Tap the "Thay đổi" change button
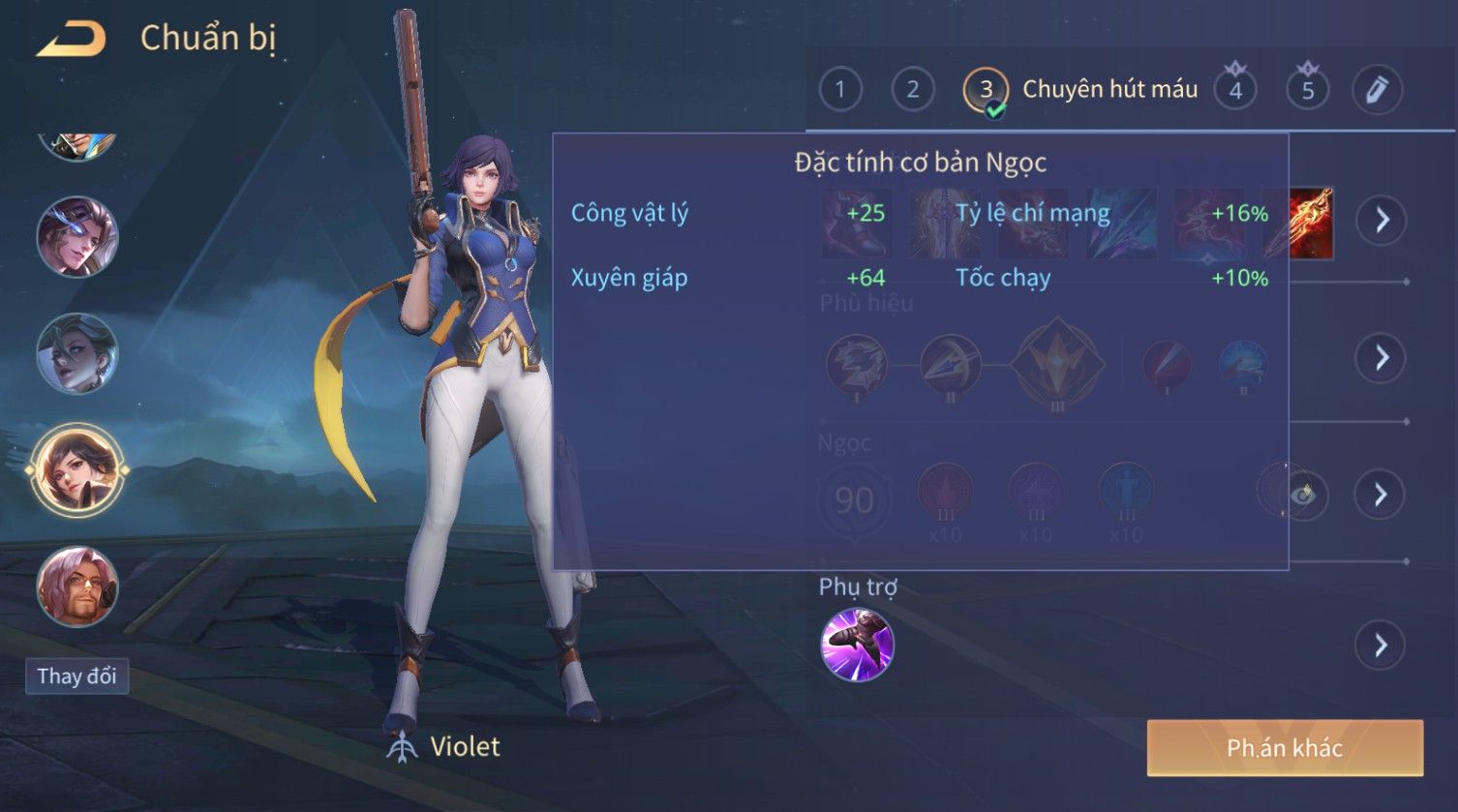 click(76, 676)
